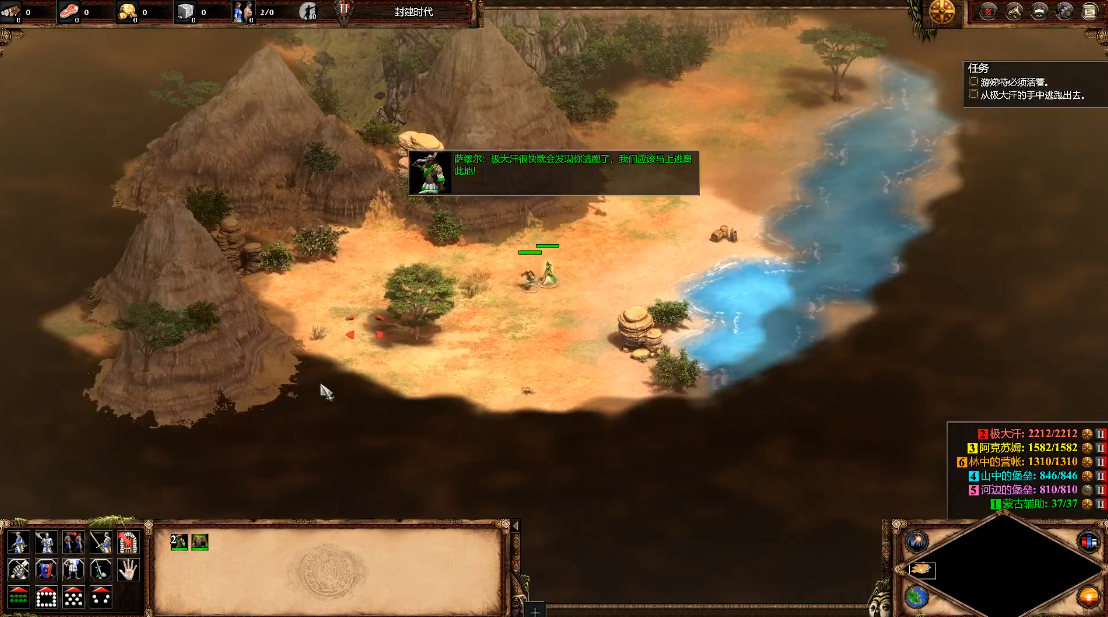Image resolution: width=1108 pixels, height=617 pixels.
Task: Click the golden civilization shield emblem
Action: point(942,12)
